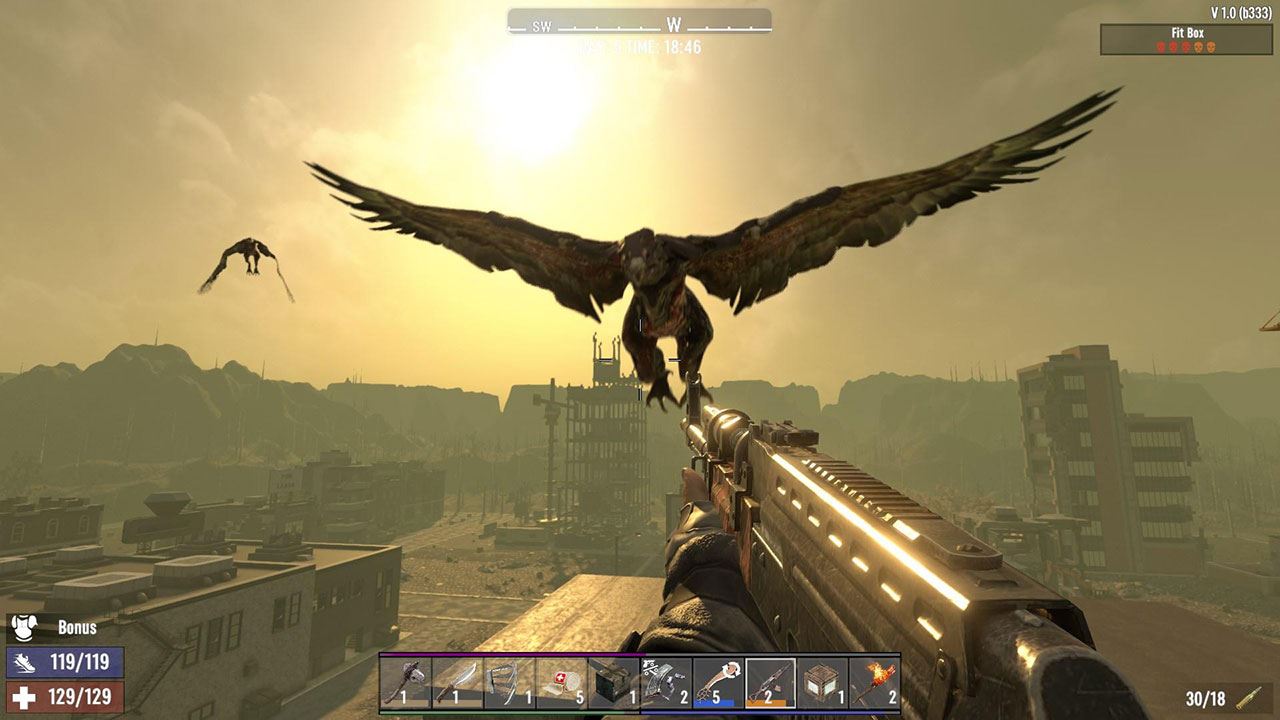
Task: Choose the wrench repair tool slot
Action: coord(718,683)
